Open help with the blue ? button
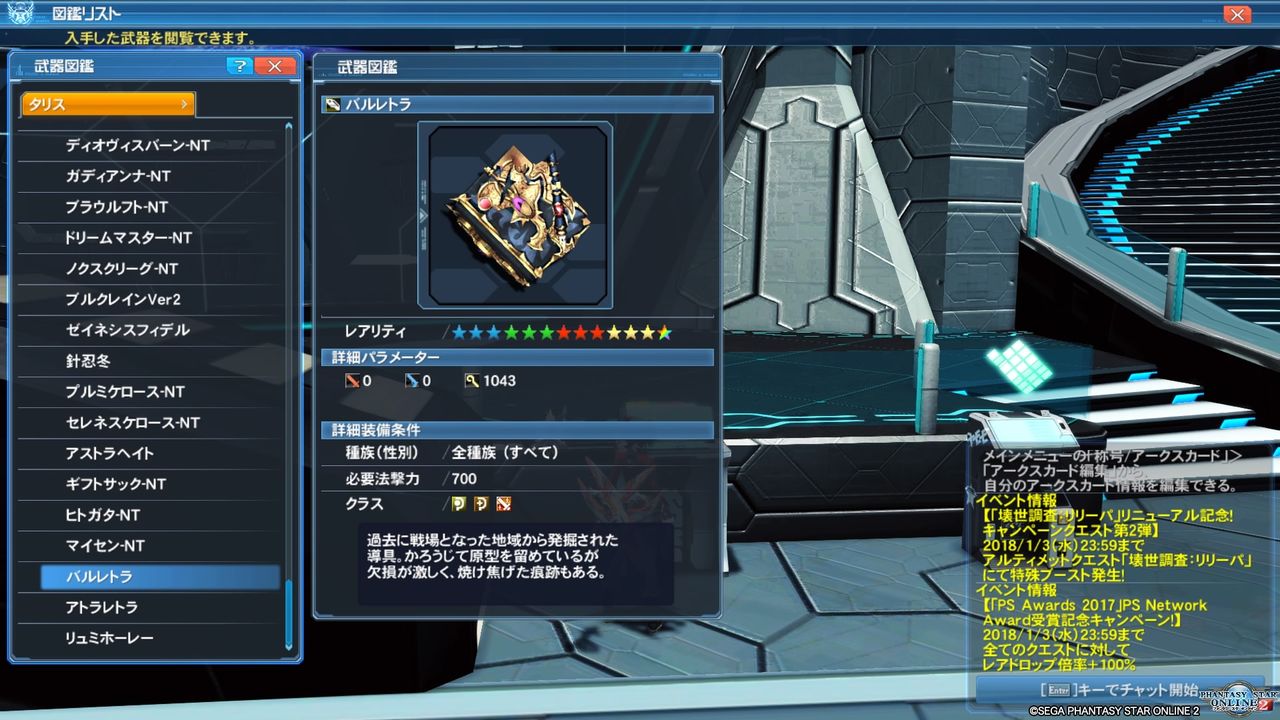The width and height of the screenshot is (1280, 720). click(240, 65)
